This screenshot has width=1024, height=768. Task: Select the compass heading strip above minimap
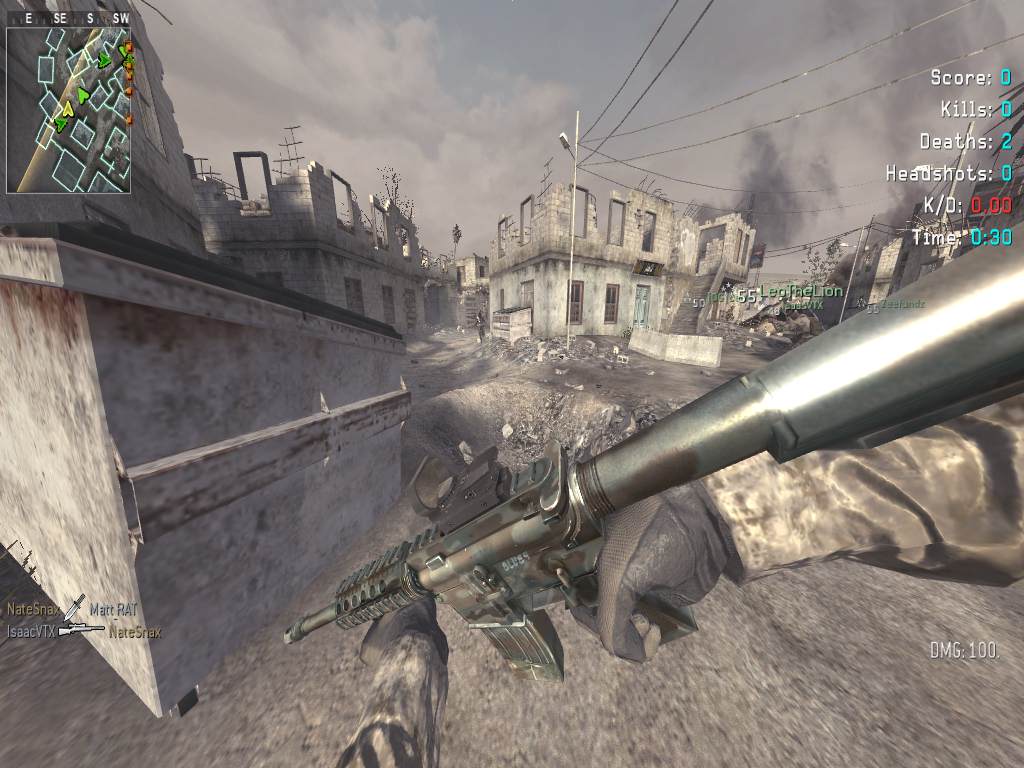pyautogui.click(x=68, y=18)
